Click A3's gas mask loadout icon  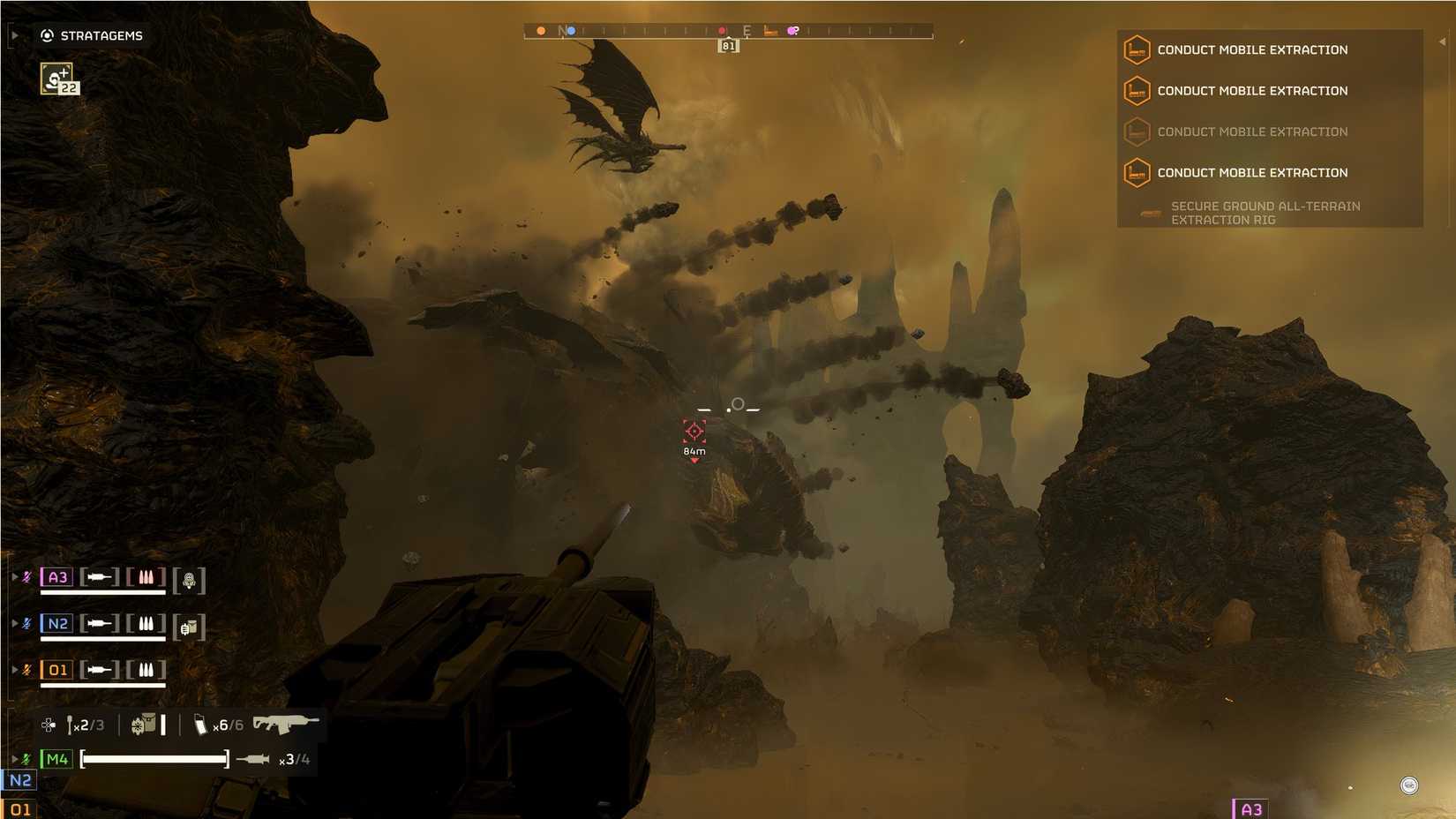coord(191,581)
